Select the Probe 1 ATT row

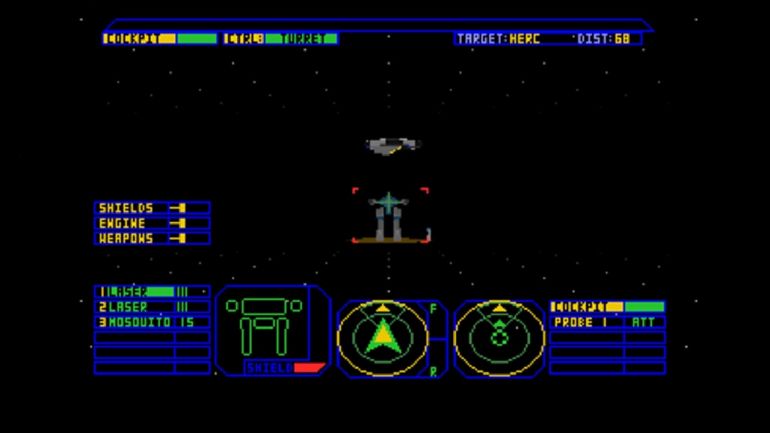pos(607,322)
